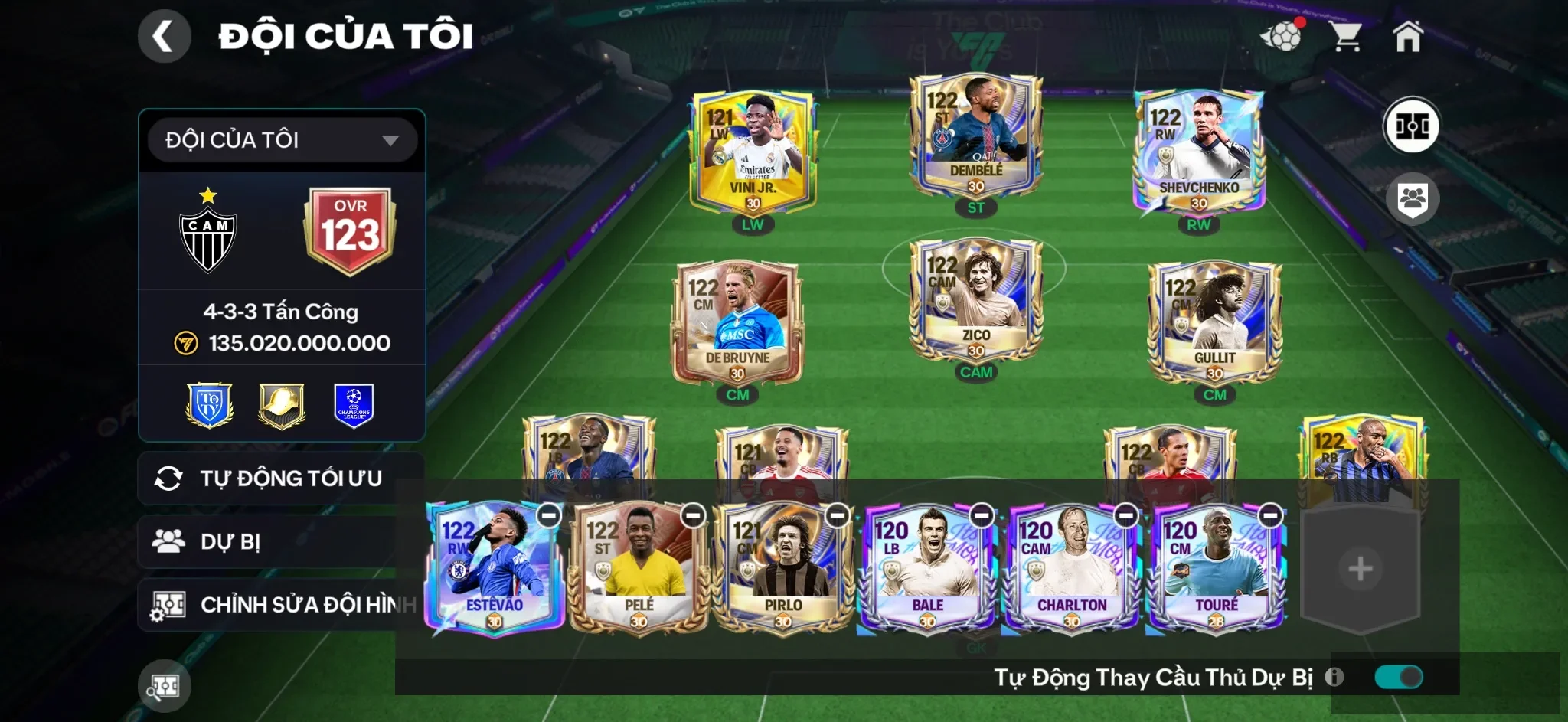Open the shopping cart store
The height and width of the screenshot is (722, 1568).
1345,36
